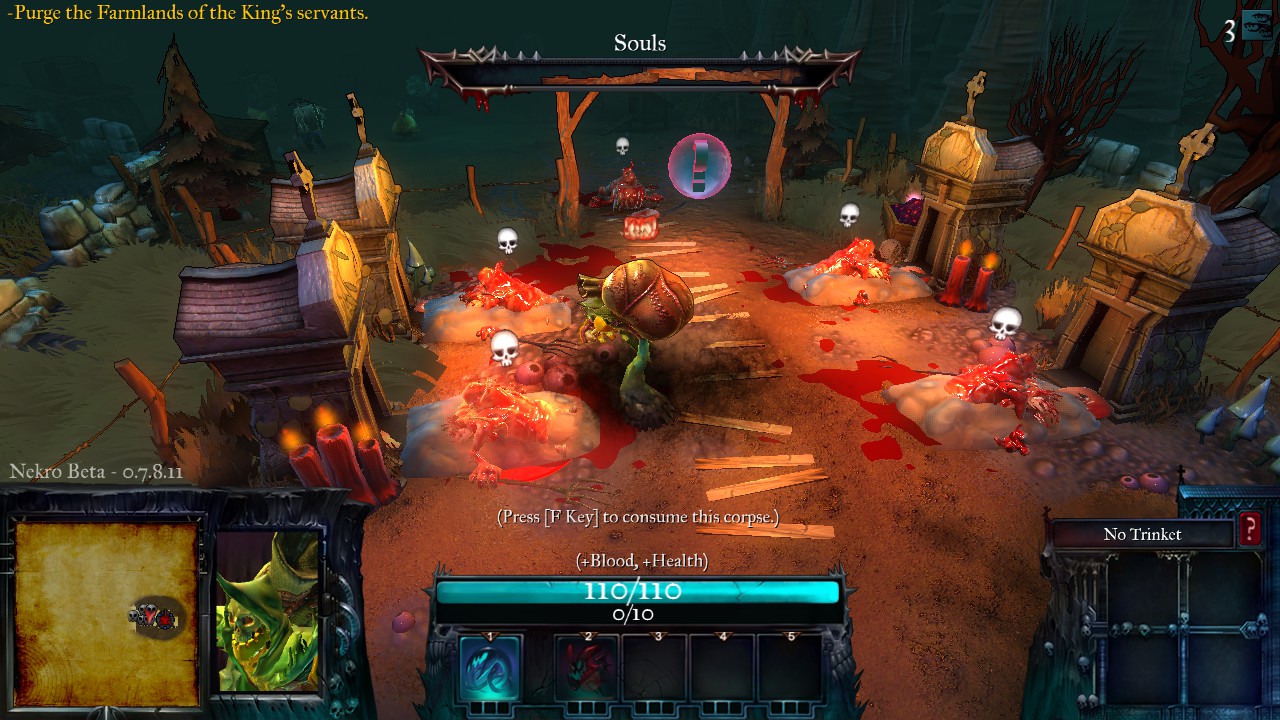Image resolution: width=1280 pixels, height=720 pixels.
Task: Activate the red demon ability in slot 2
Action: (587, 667)
